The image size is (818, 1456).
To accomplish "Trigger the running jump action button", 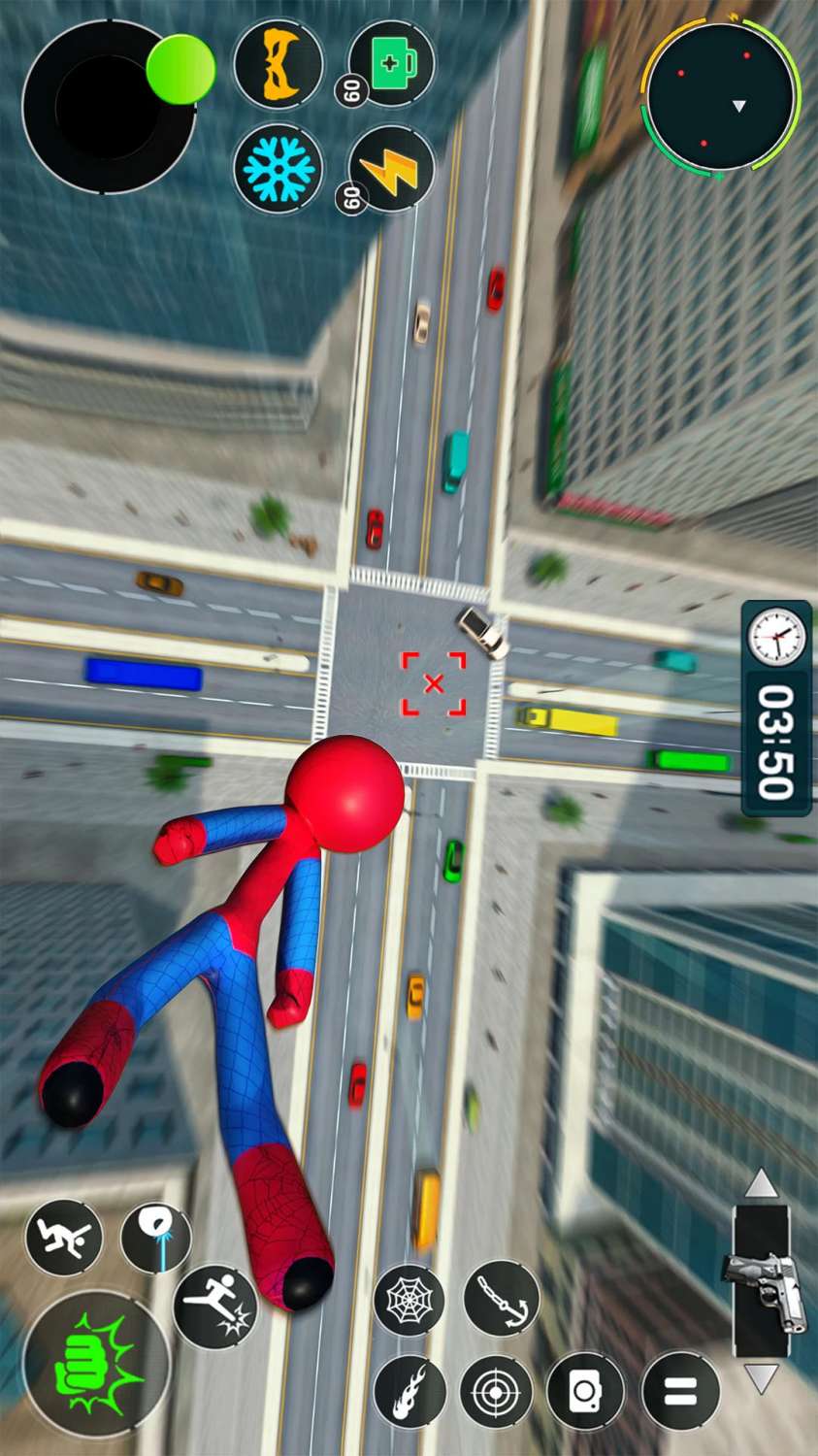I will [64, 1237].
